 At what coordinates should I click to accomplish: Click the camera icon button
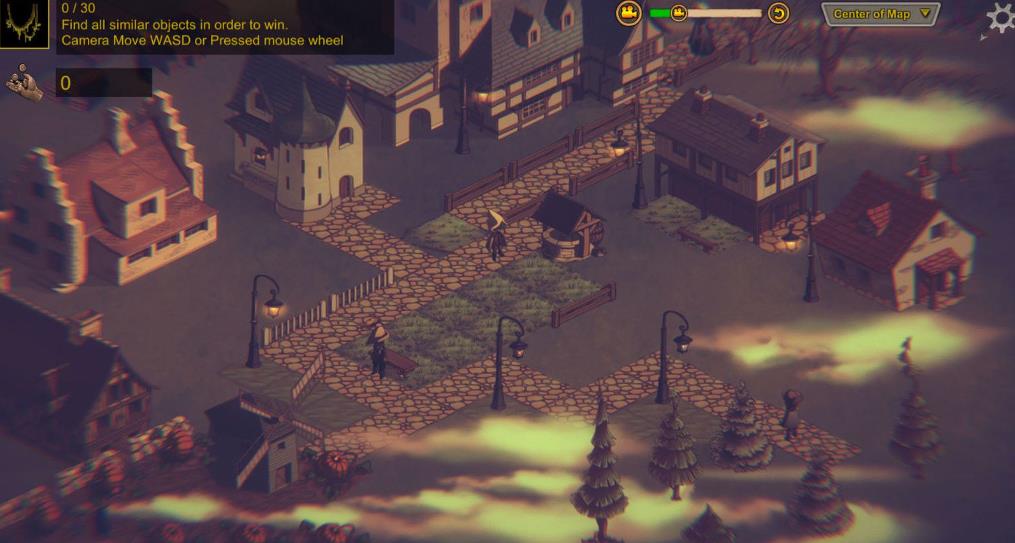pyautogui.click(x=628, y=13)
